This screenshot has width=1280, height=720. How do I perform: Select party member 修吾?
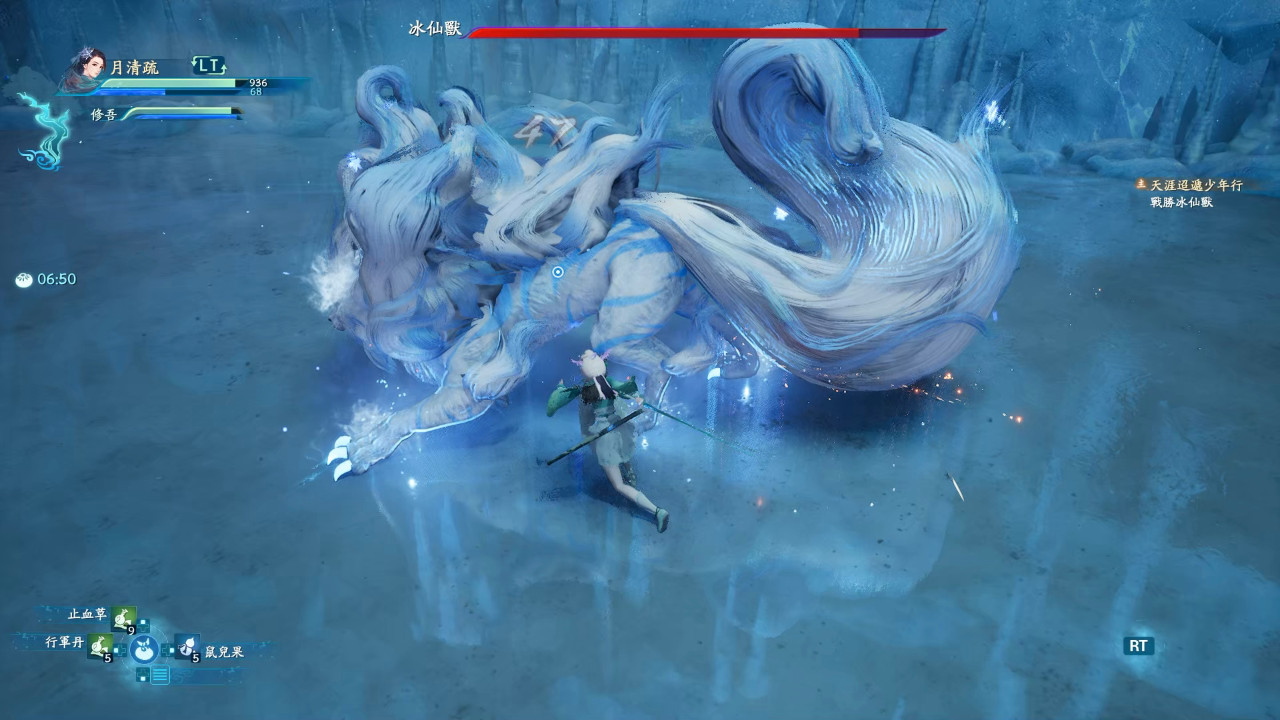[x=104, y=114]
